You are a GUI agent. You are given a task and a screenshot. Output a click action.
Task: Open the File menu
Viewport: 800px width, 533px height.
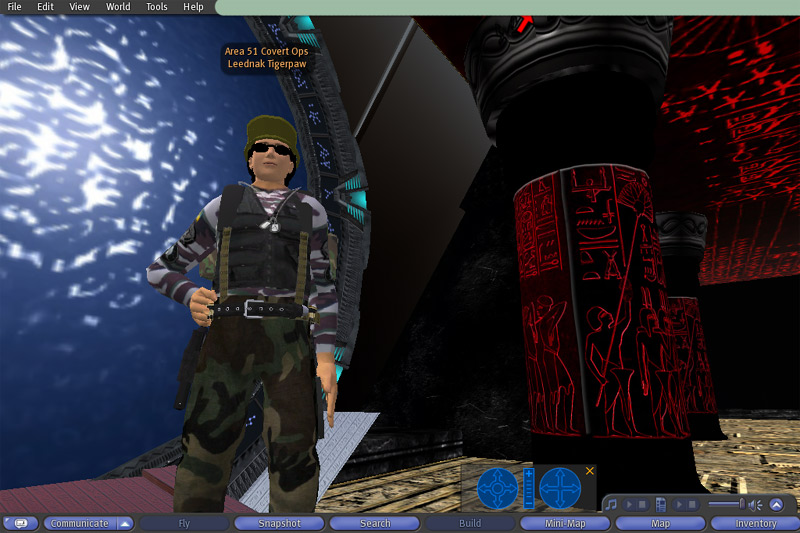(x=14, y=7)
